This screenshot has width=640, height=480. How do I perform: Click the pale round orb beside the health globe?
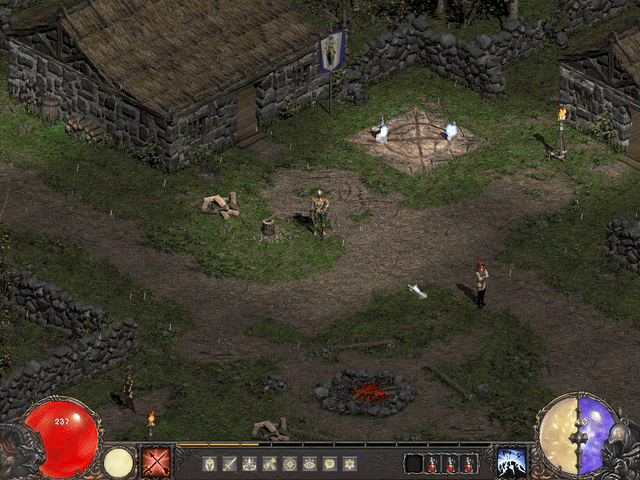tap(119, 462)
